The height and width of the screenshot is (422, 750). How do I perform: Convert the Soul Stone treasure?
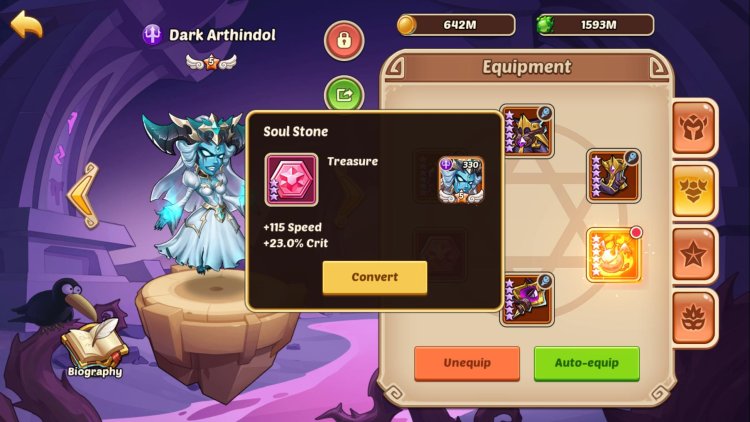(x=374, y=277)
